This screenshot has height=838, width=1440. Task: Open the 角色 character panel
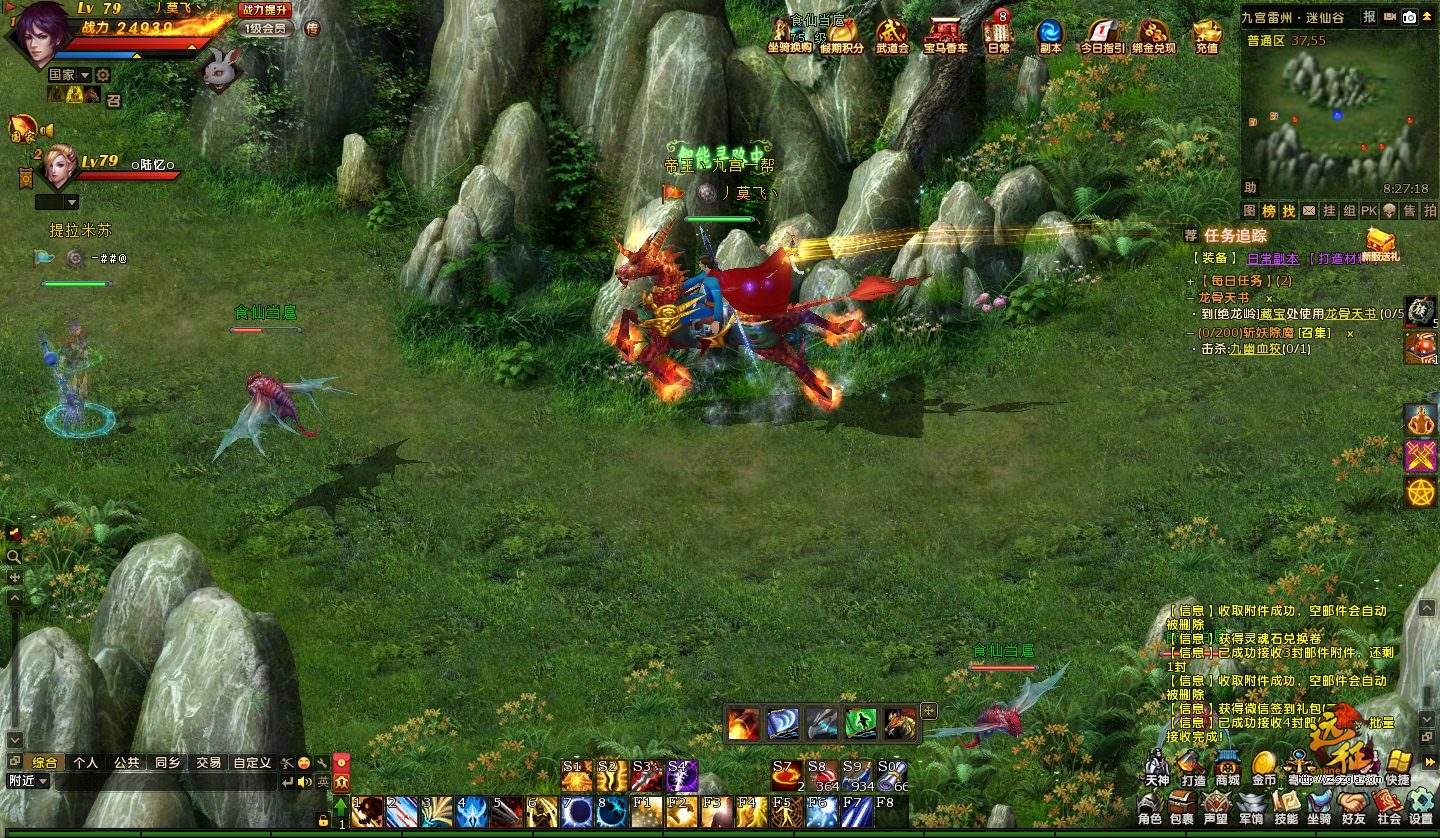(x=1150, y=807)
